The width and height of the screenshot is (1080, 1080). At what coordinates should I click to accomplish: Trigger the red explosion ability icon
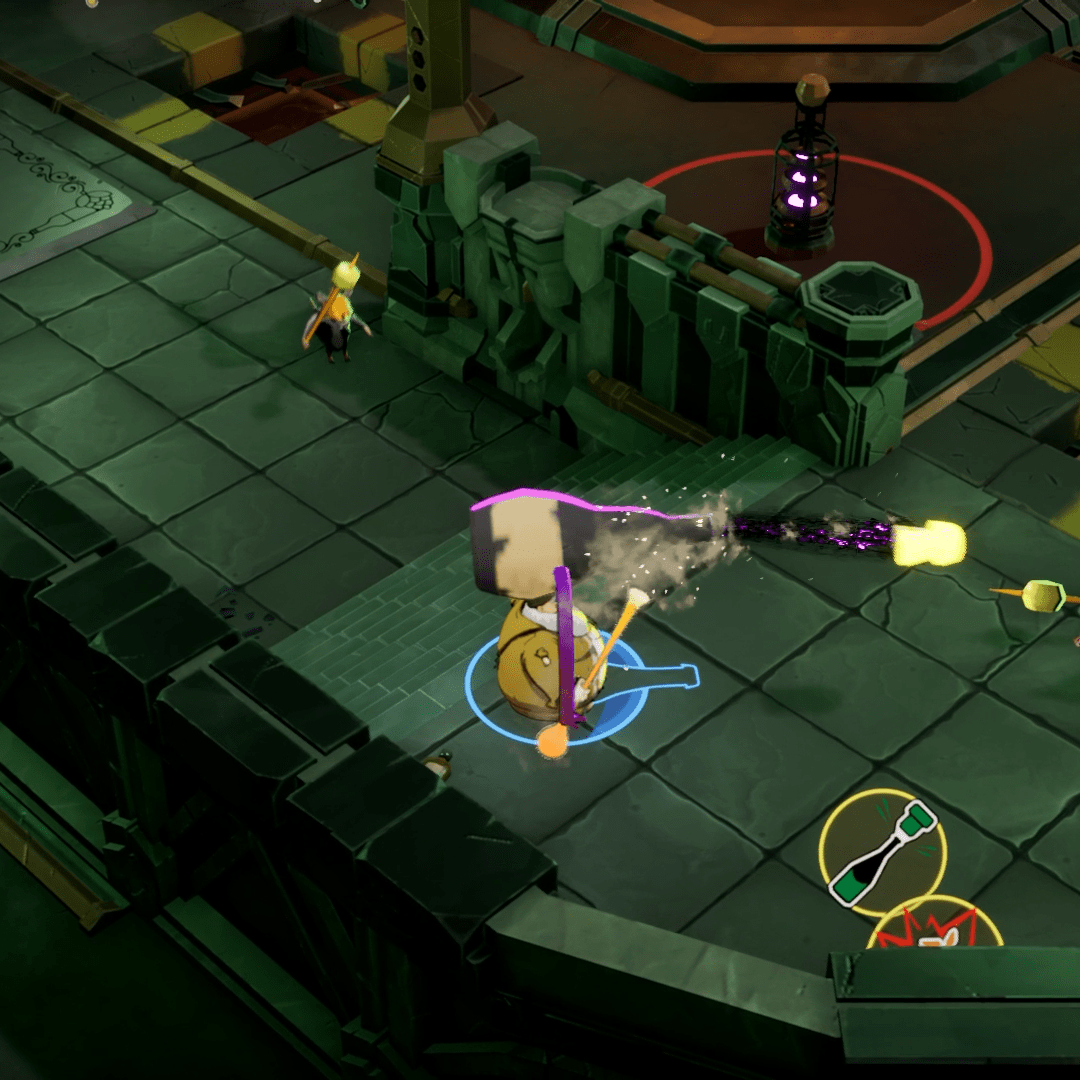pyautogui.click(x=935, y=930)
